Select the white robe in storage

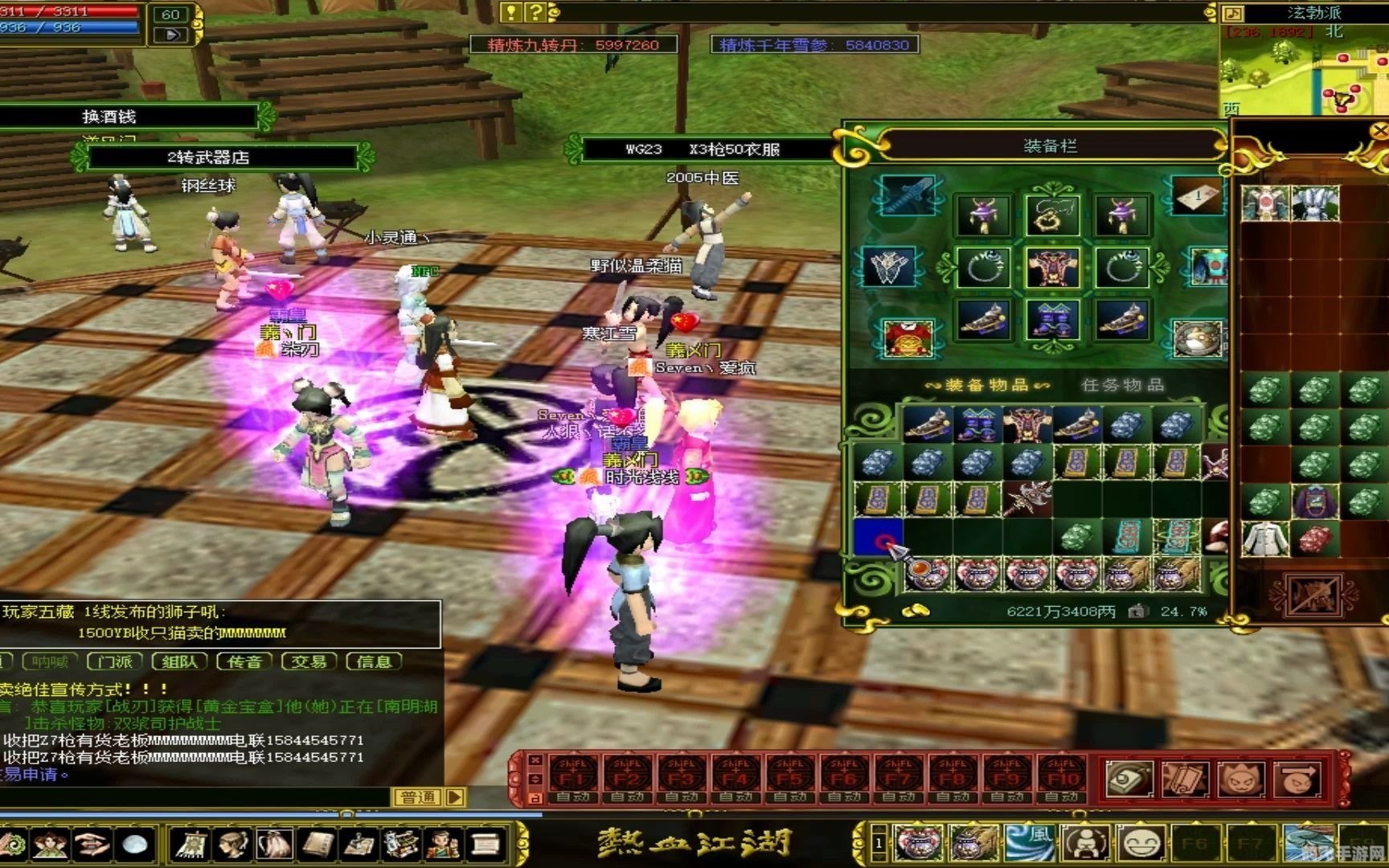[x=1265, y=538]
